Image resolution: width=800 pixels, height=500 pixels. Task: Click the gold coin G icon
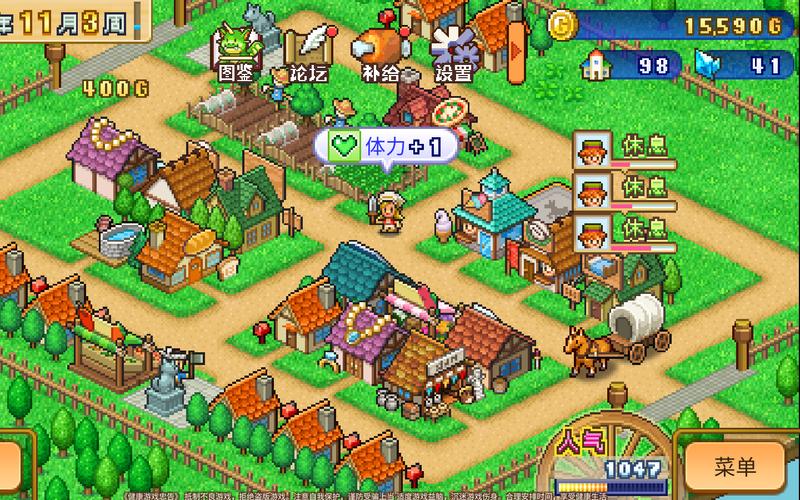pyautogui.click(x=566, y=23)
